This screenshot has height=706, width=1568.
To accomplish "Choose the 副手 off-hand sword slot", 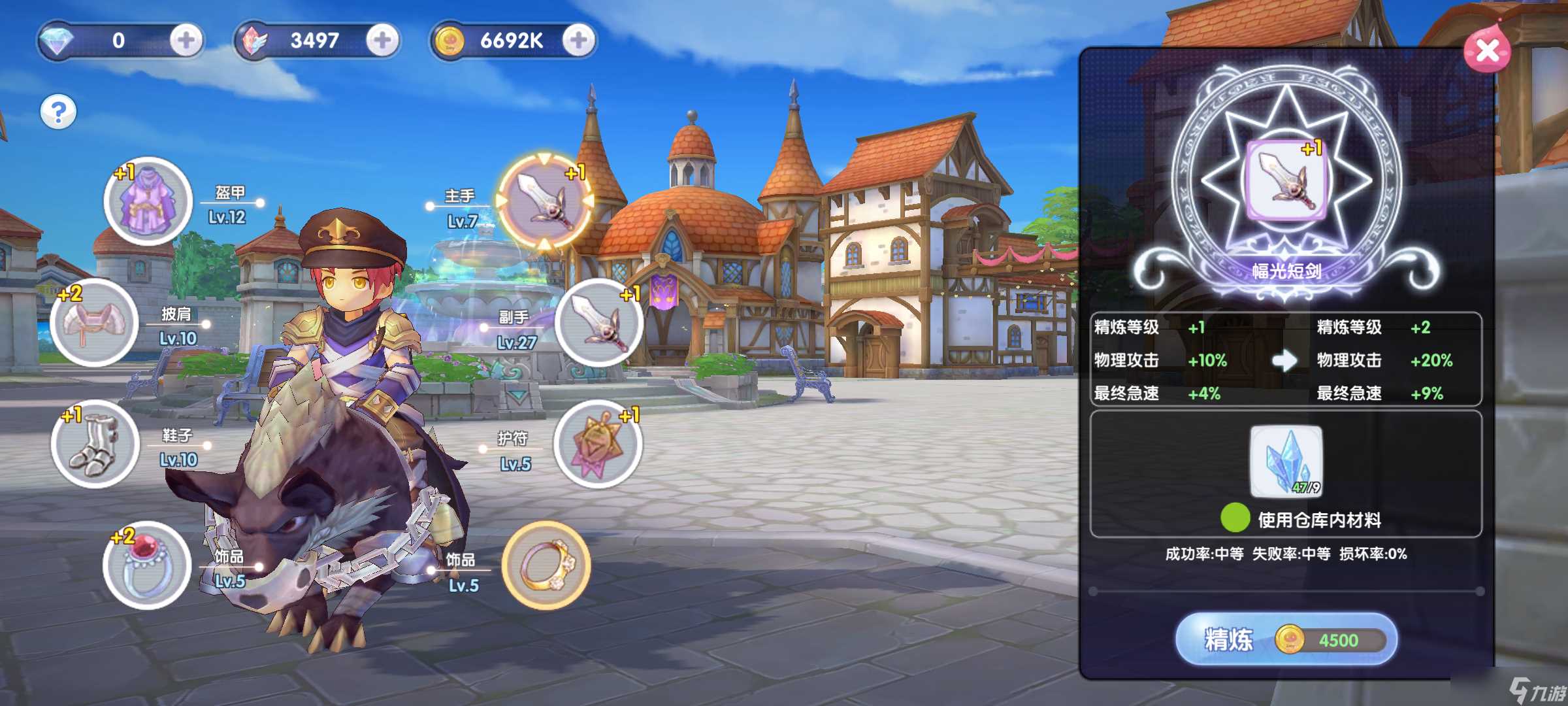I will pyautogui.click(x=598, y=322).
